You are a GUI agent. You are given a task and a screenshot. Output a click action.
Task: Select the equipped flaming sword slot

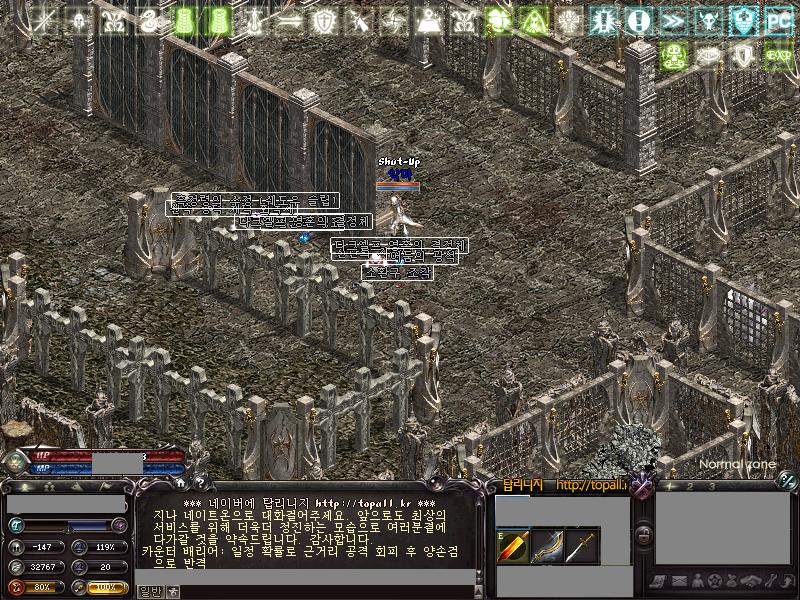pos(514,546)
